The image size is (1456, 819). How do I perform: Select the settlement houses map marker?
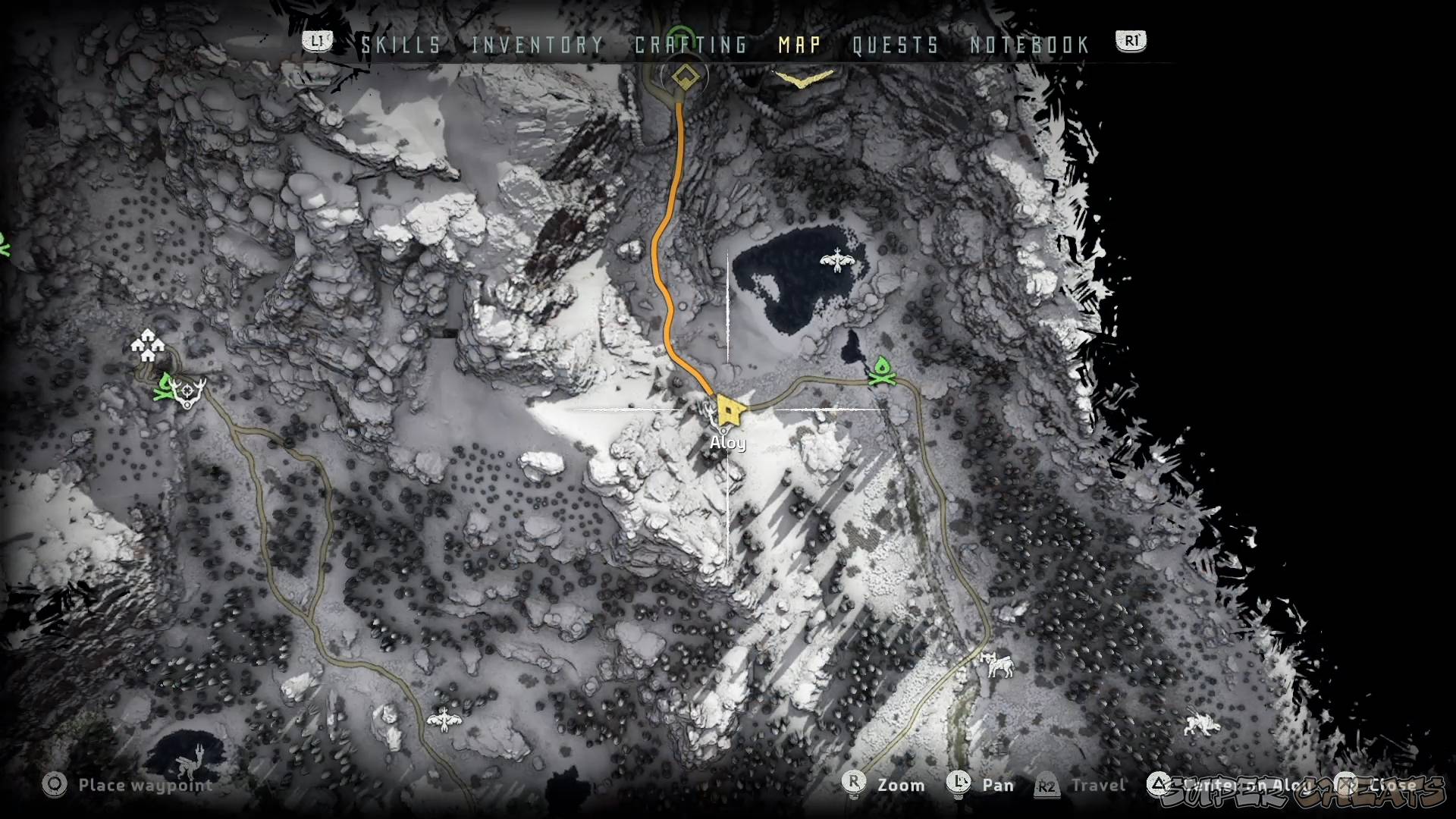point(147,345)
